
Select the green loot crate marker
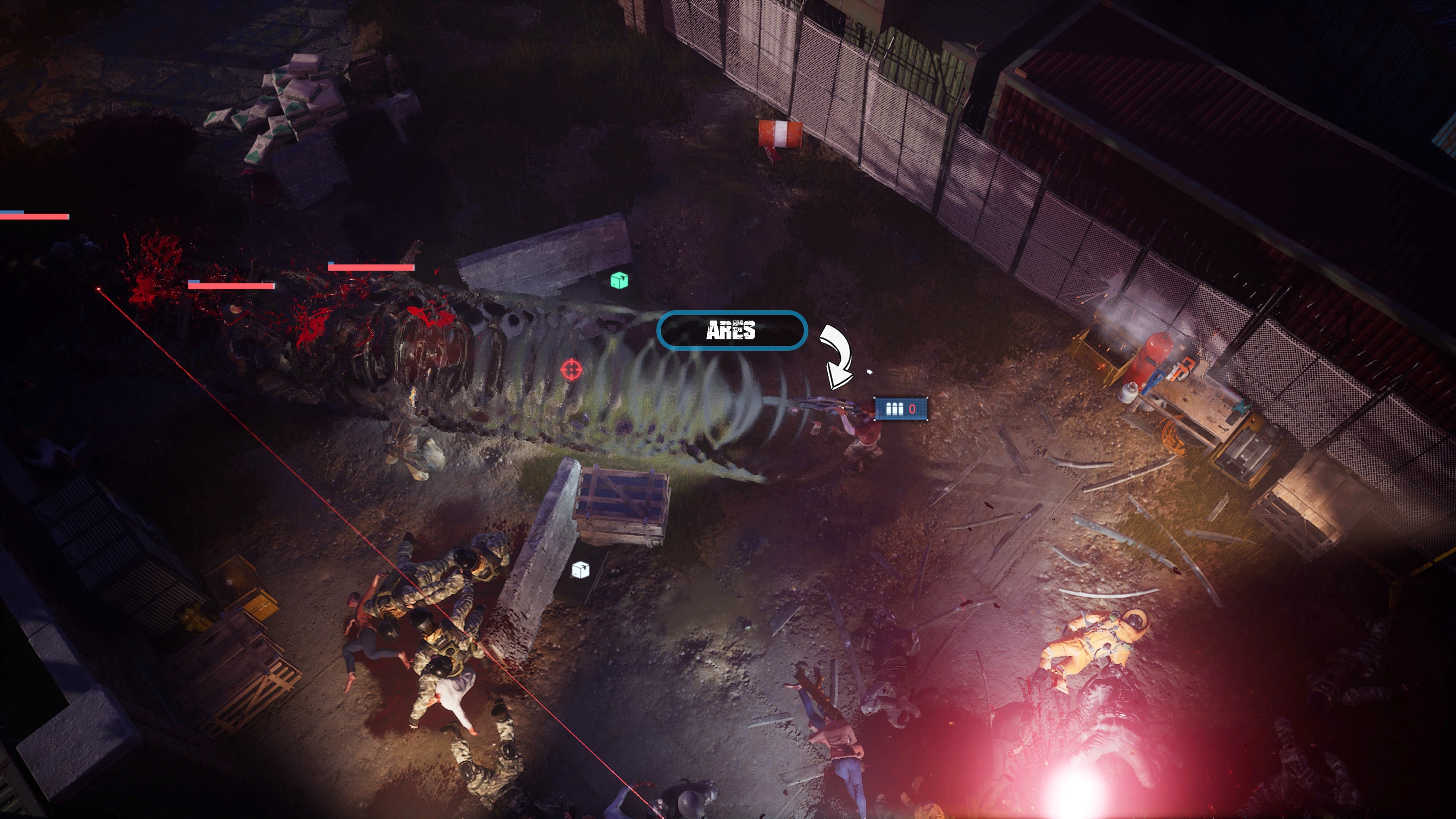[619, 280]
